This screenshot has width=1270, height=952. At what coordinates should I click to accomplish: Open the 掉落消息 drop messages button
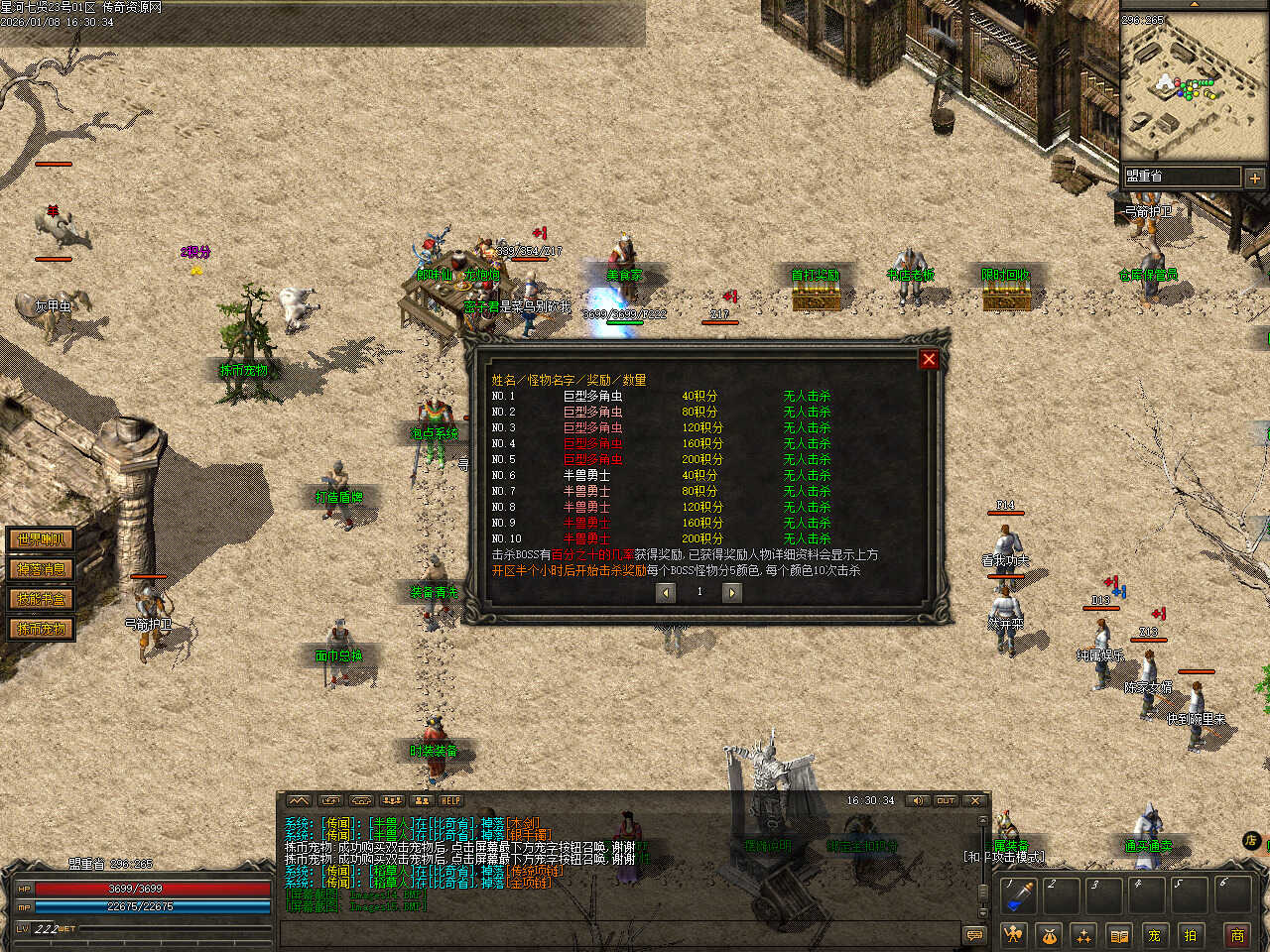click(x=41, y=569)
